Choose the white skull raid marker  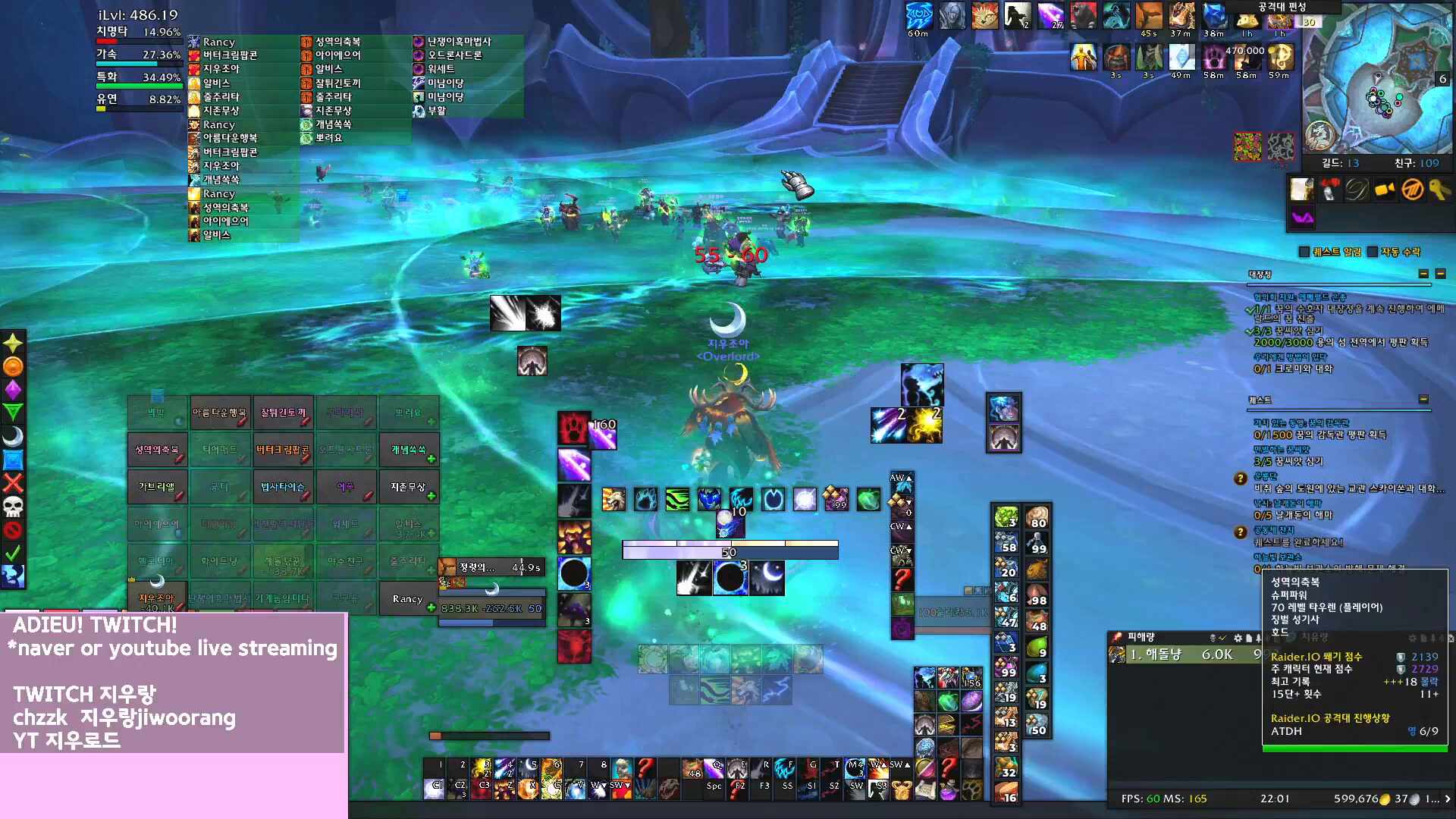tap(13, 506)
